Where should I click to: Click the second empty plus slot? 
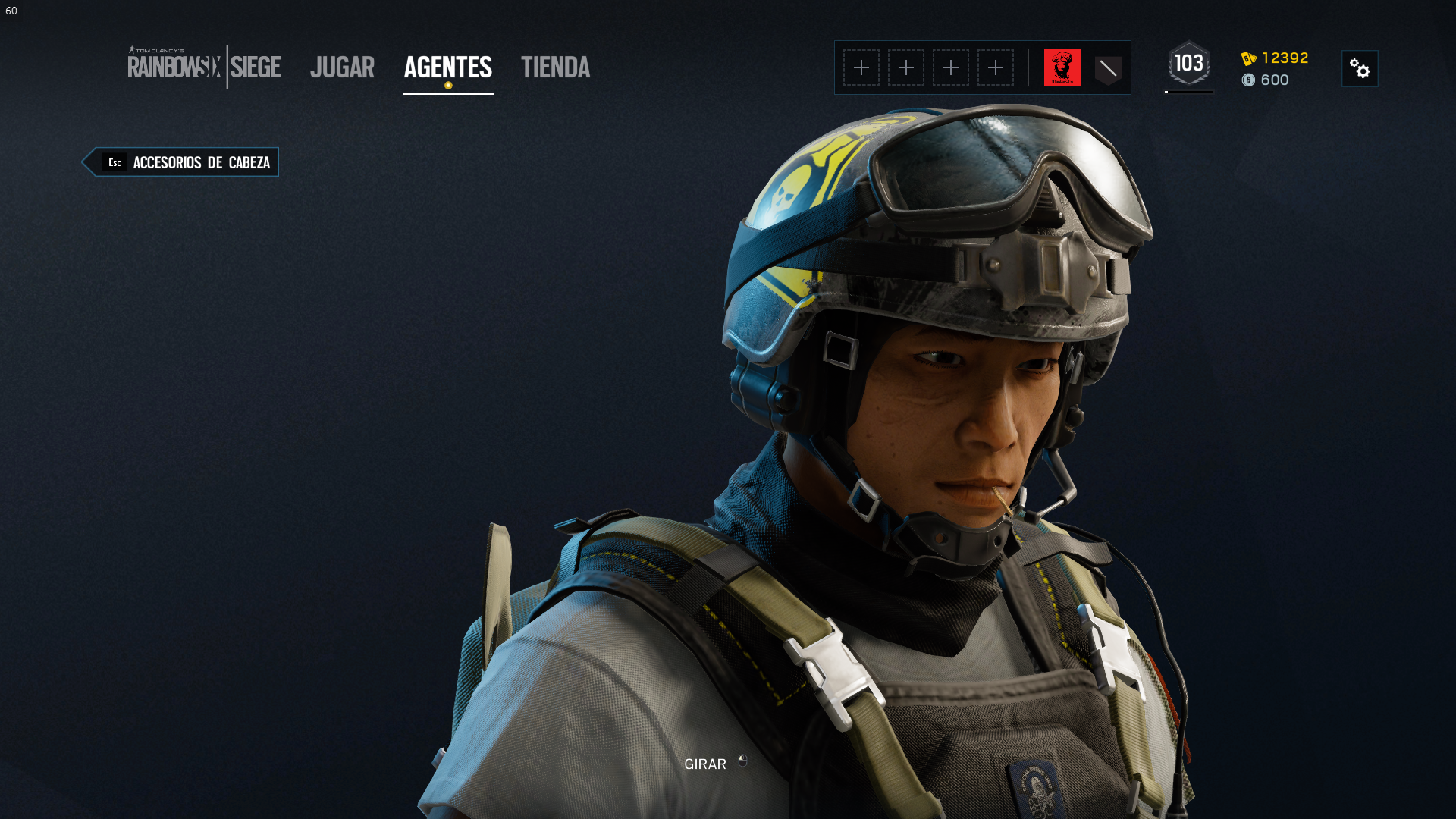coord(906,67)
